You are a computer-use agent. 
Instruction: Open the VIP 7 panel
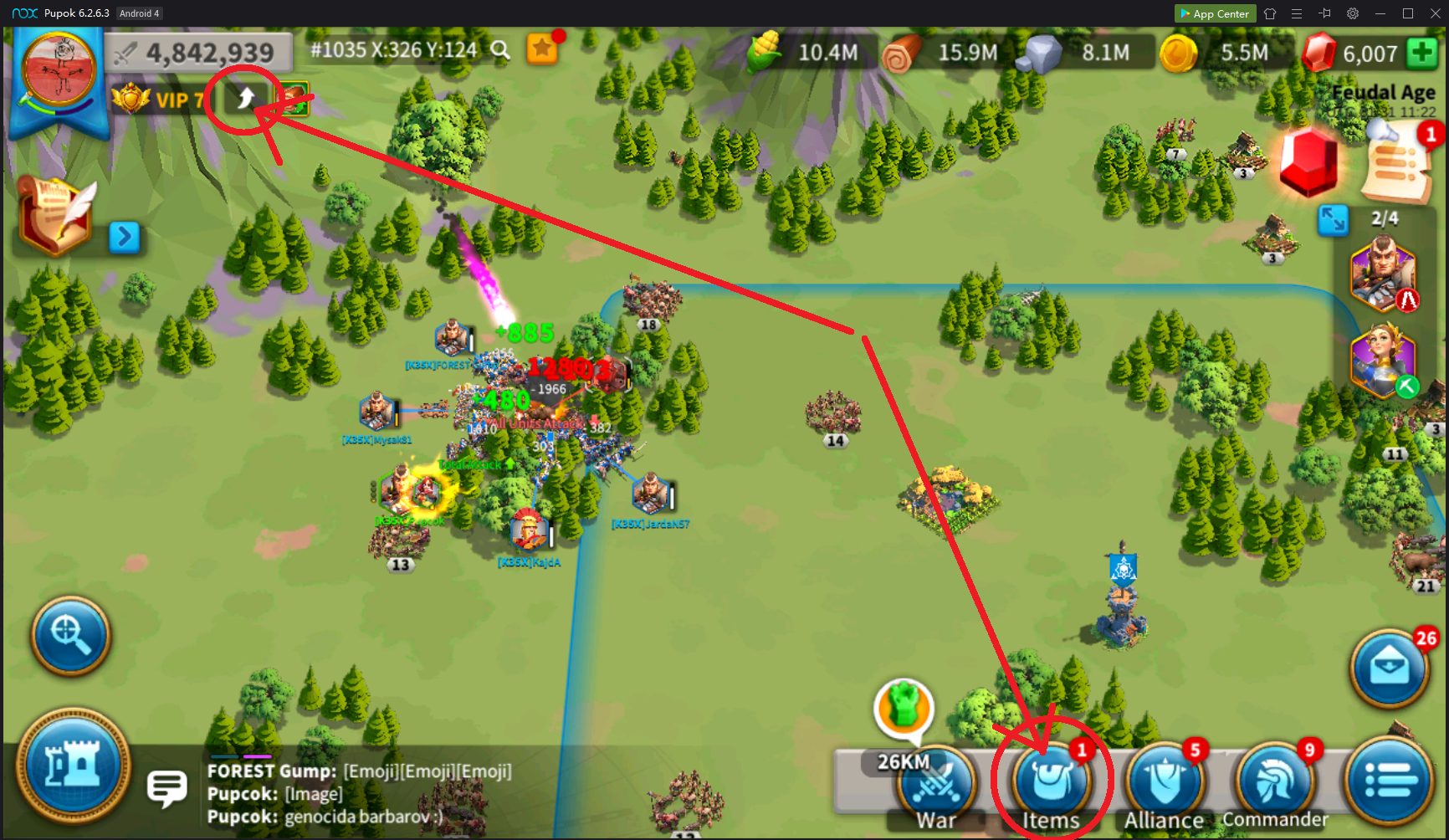click(x=159, y=100)
